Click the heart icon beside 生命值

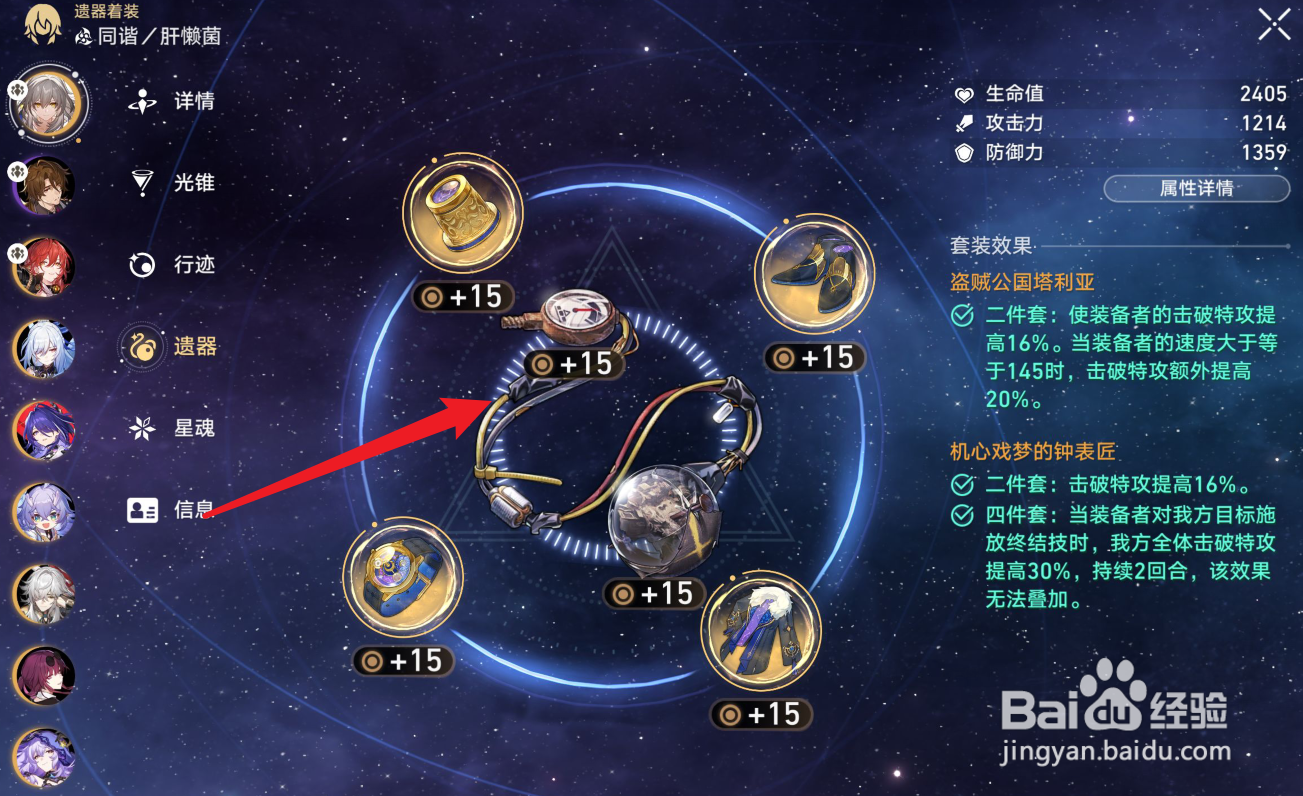coord(963,93)
